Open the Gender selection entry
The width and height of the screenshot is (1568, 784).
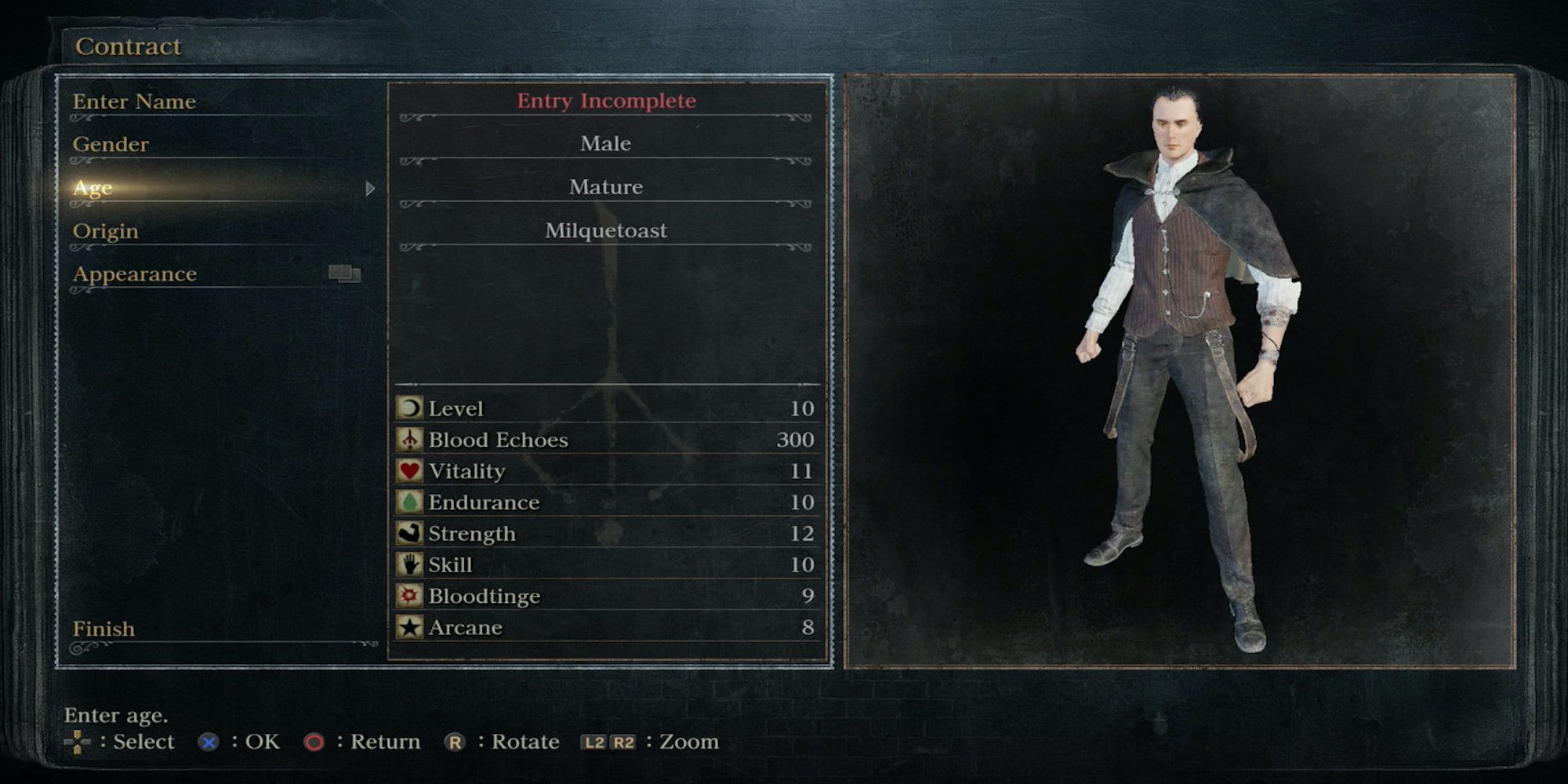coord(110,144)
